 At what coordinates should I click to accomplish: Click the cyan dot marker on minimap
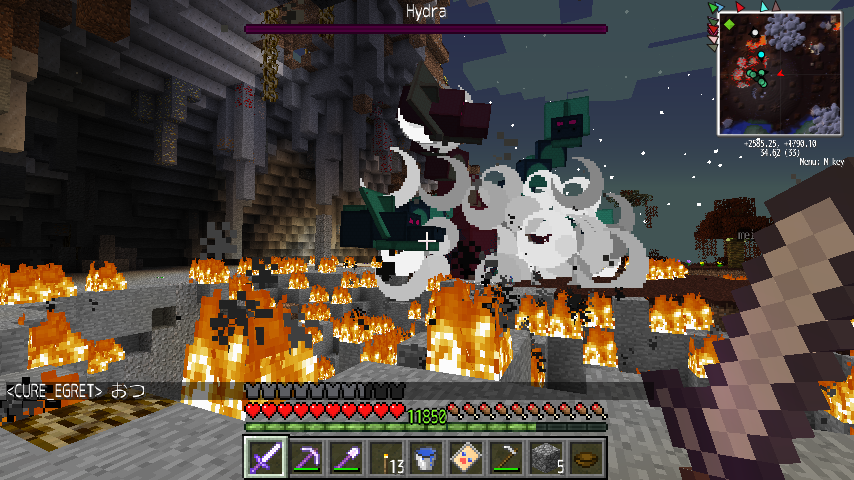pos(761,54)
